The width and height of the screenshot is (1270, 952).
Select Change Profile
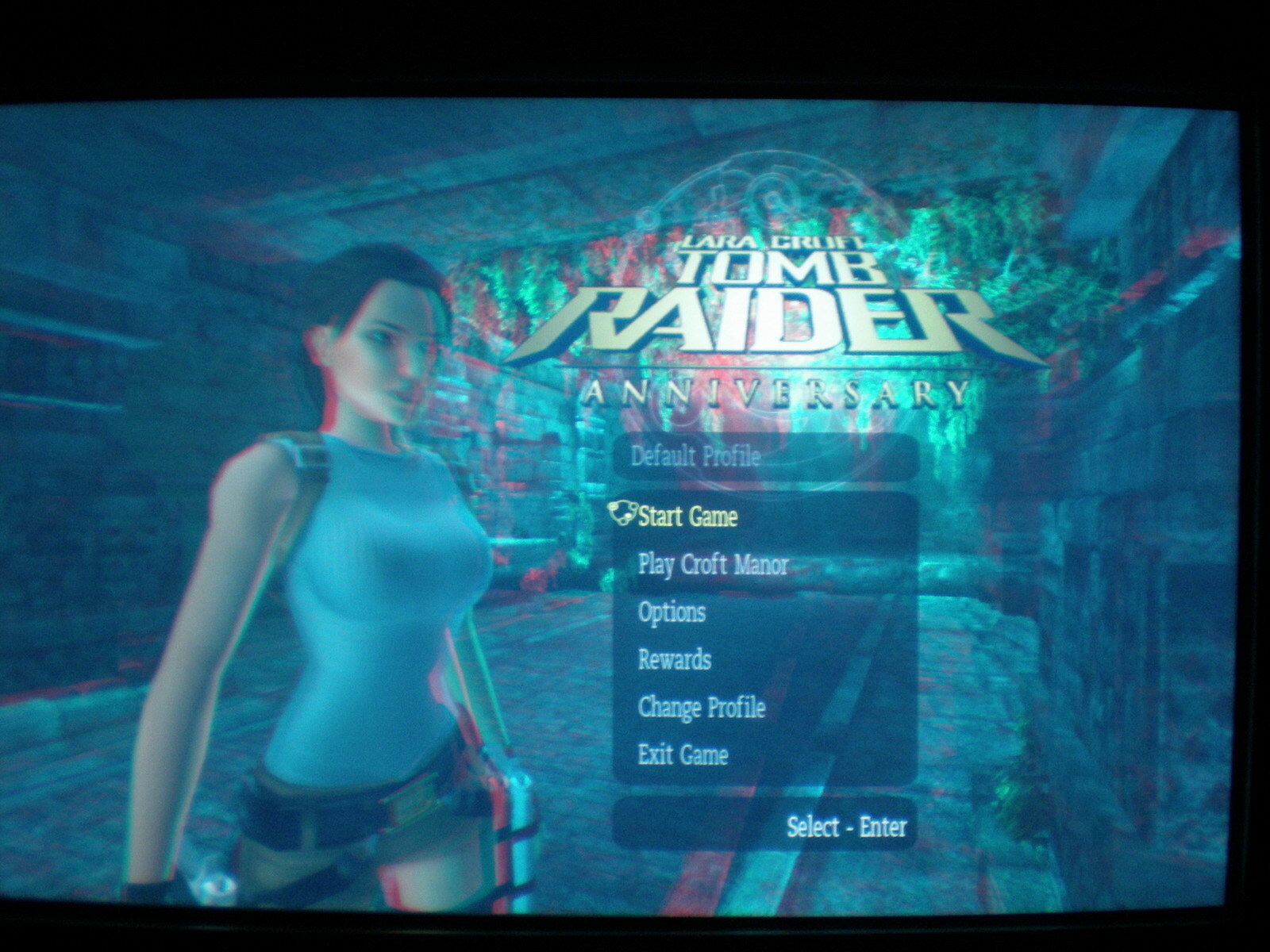point(701,707)
